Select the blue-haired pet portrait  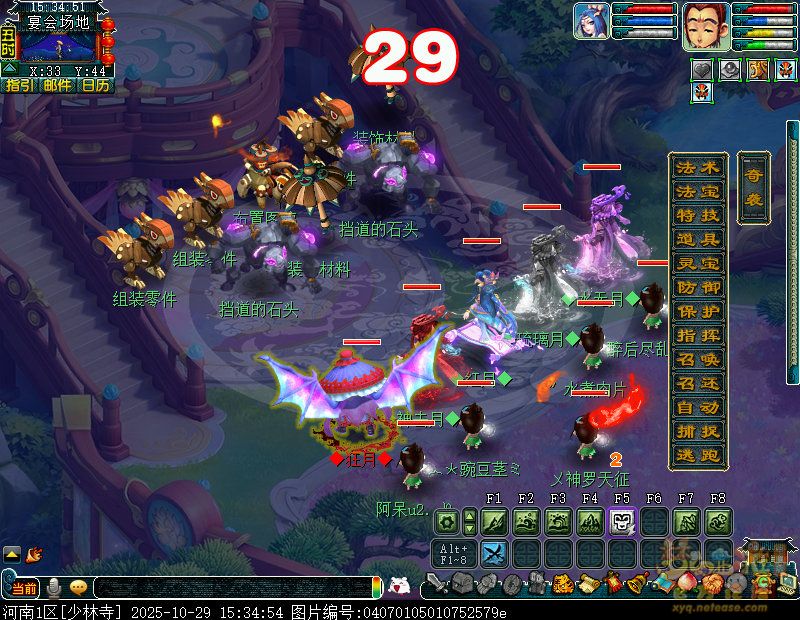[591, 21]
